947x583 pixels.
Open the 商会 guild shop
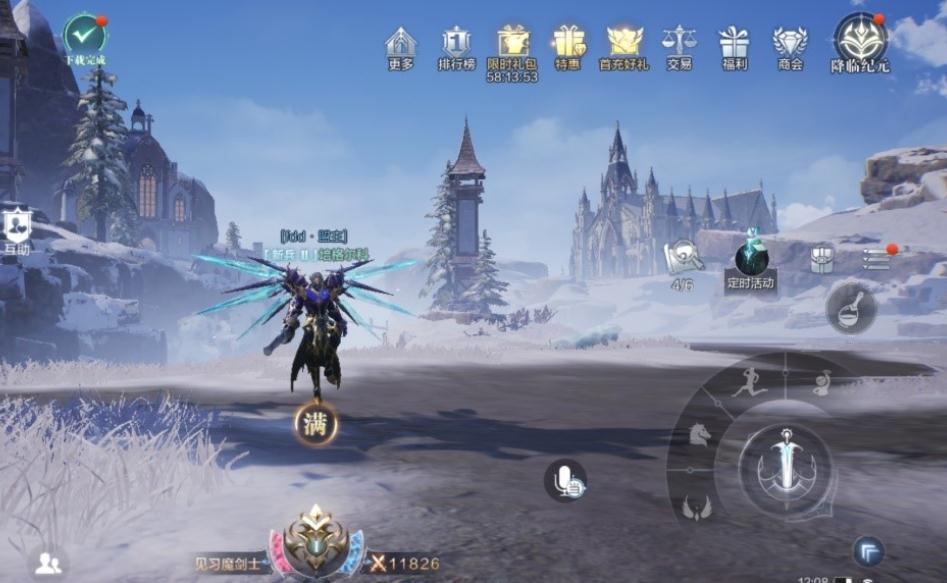[789, 44]
